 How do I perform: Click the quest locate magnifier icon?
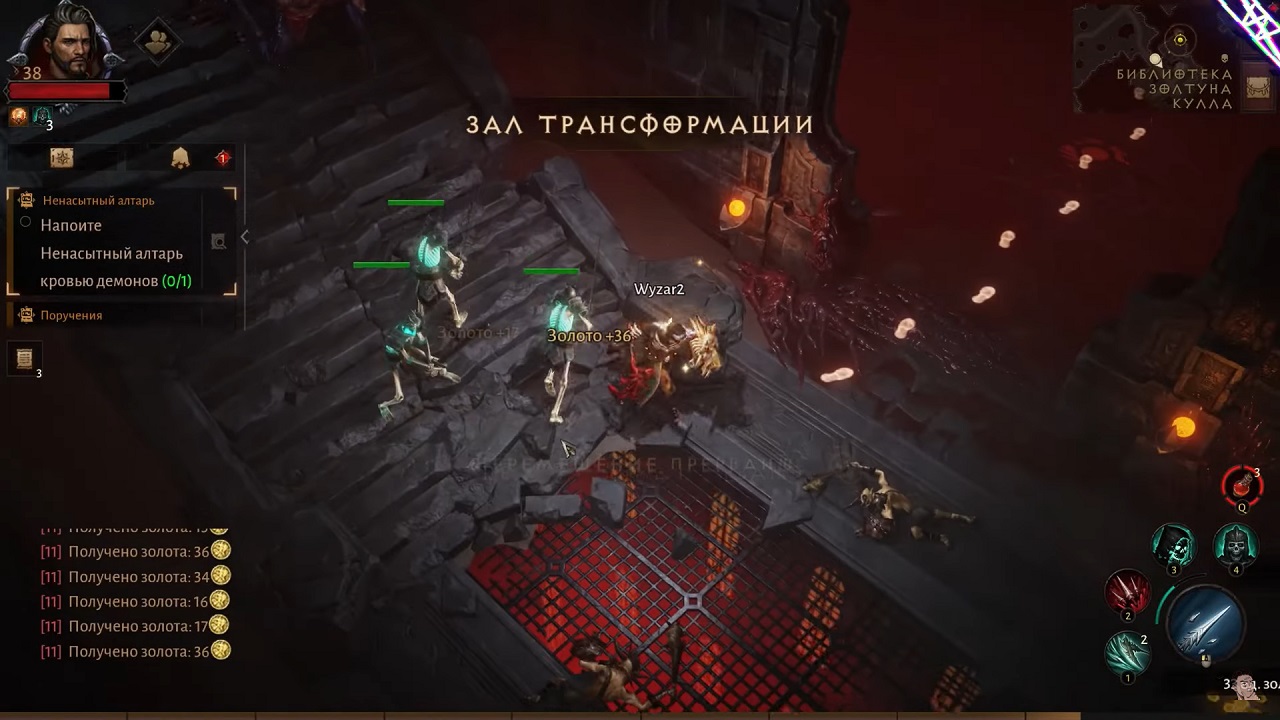click(219, 241)
